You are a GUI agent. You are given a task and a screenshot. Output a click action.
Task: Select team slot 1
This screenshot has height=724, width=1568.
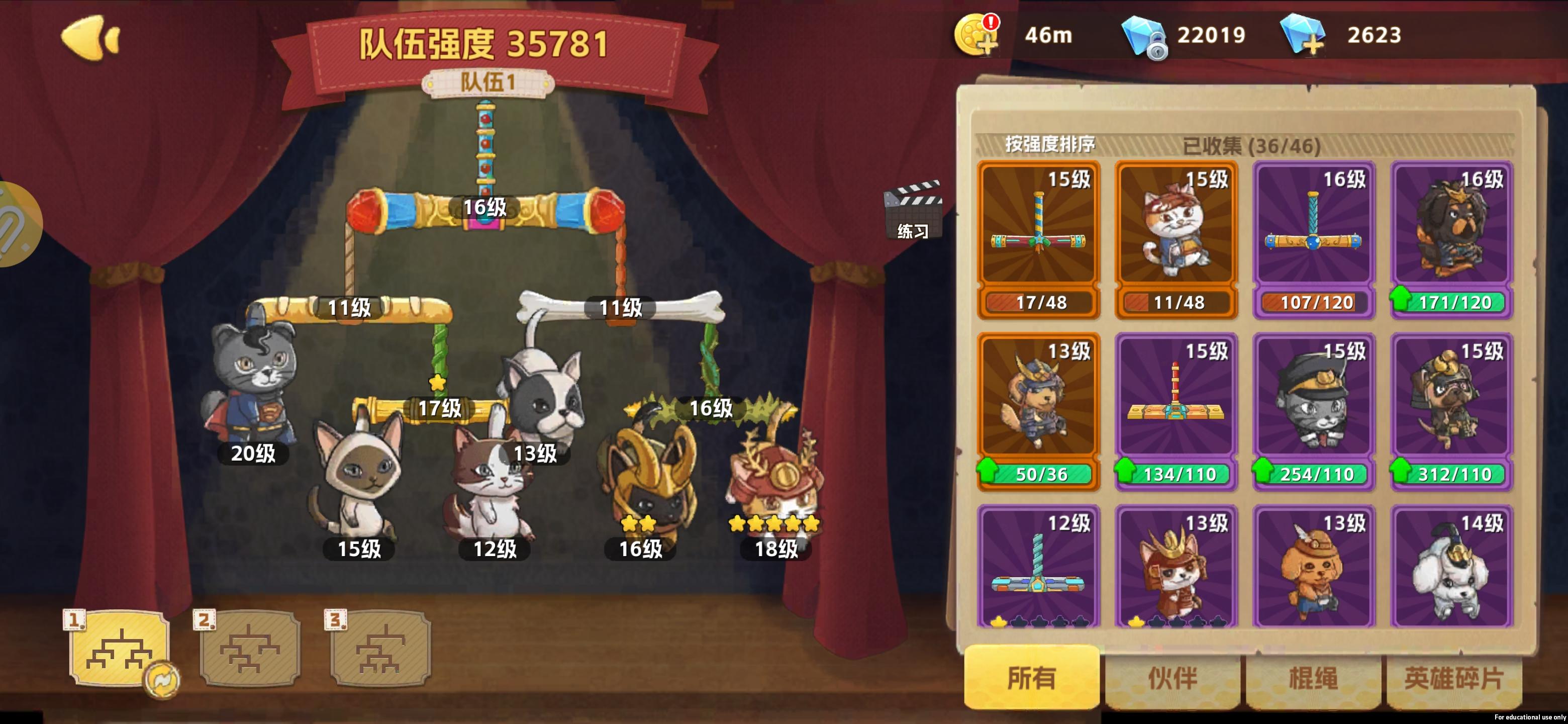[x=119, y=650]
